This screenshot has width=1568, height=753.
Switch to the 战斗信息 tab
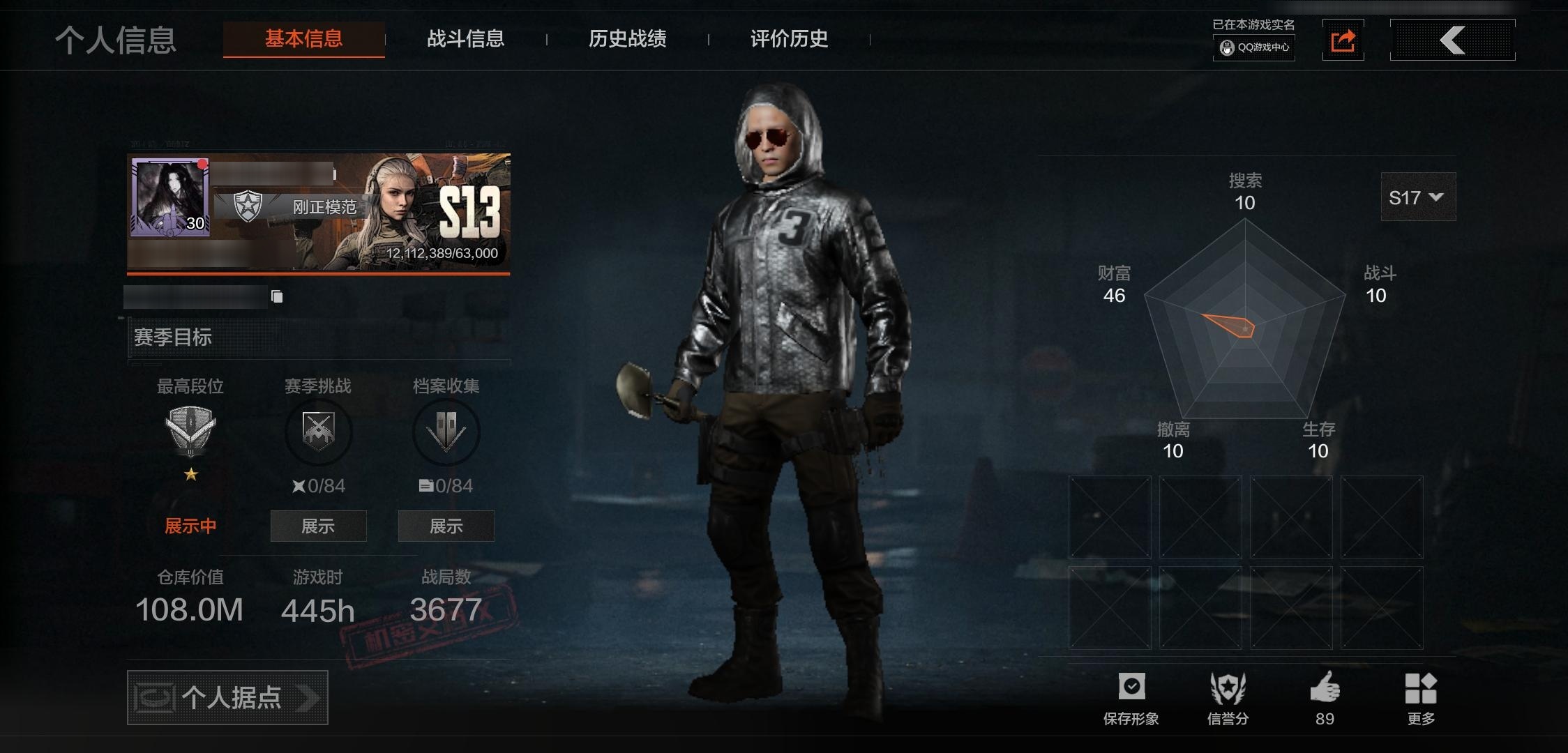click(466, 40)
